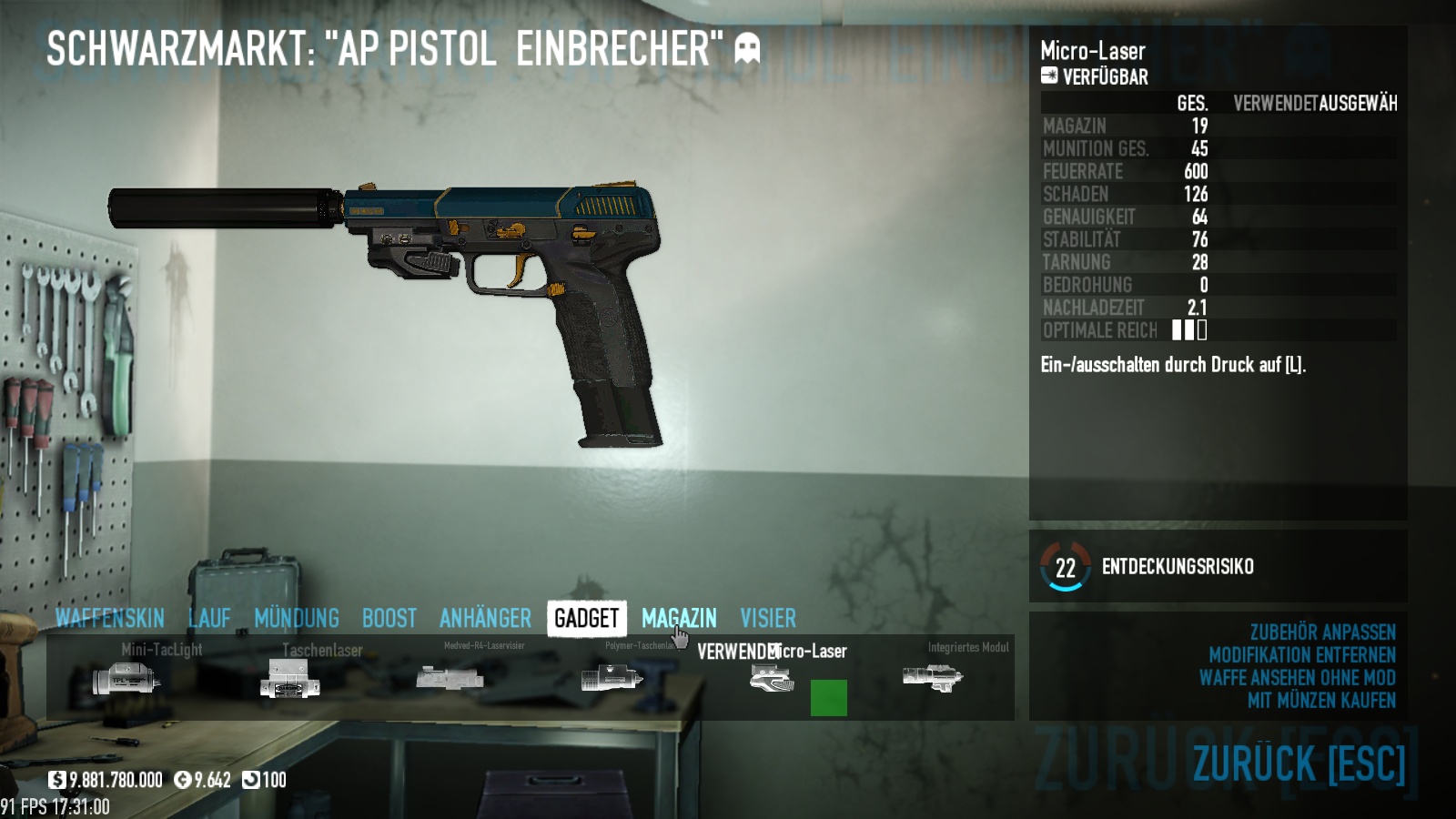Screen dimensions: 1456x819
Task: Select the Mündung tab
Action: (x=297, y=618)
